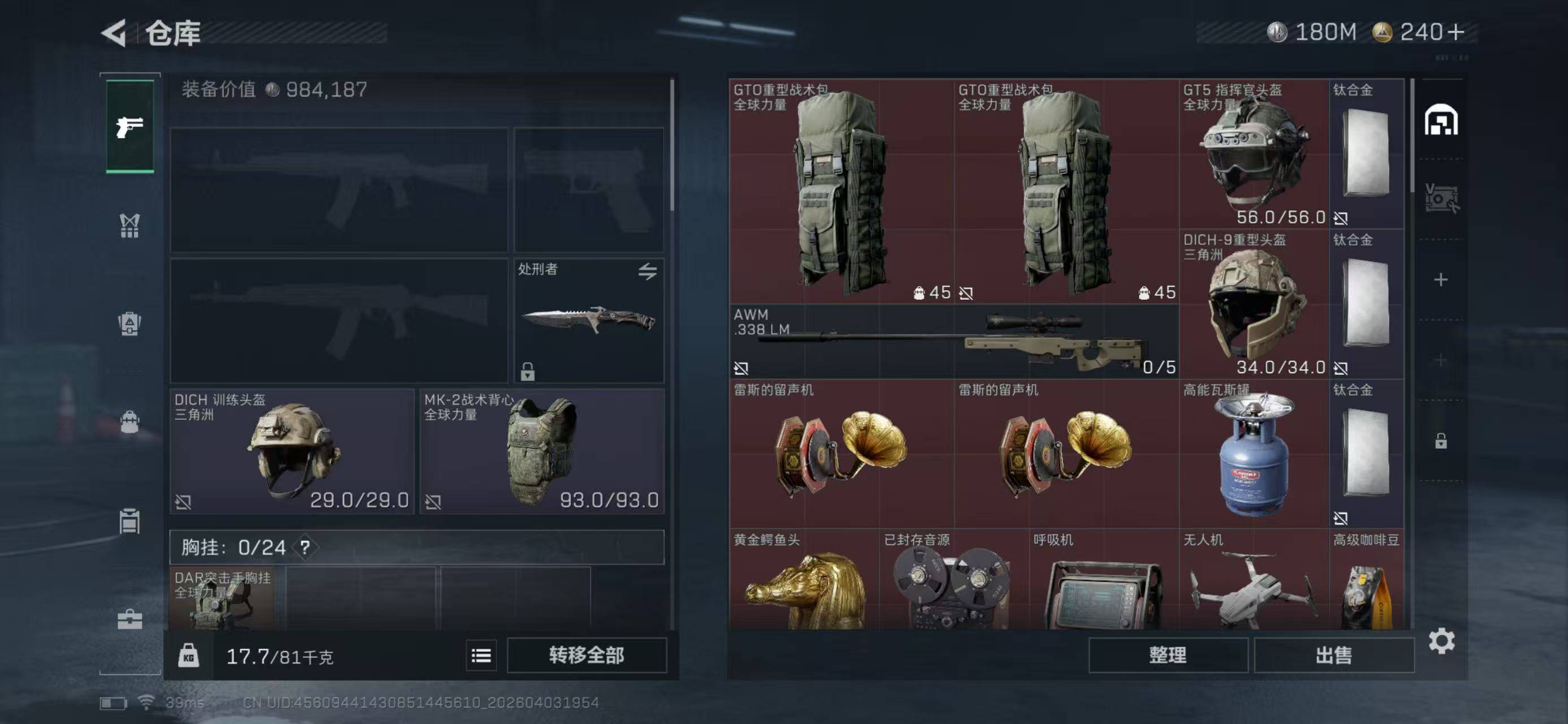Switch to the weapons pistol tab
Image resolution: width=1568 pixels, height=724 pixels.
click(129, 127)
